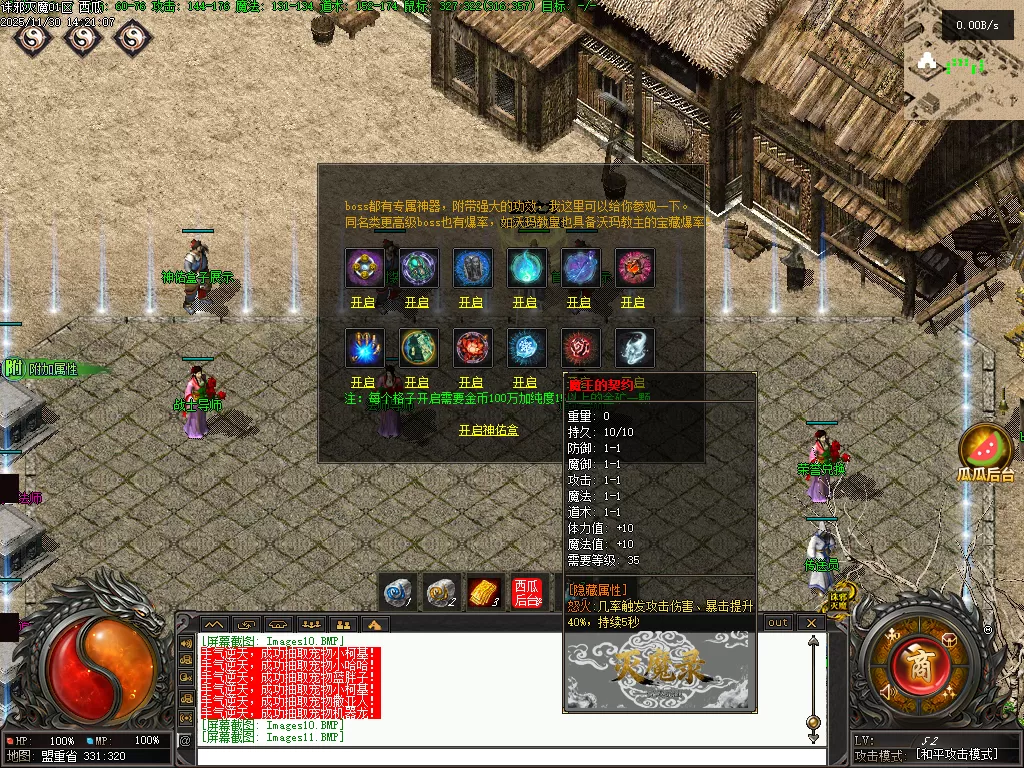The width and height of the screenshot is (1024, 768).
Task: Select the red swirl rune artifact icon
Action: 579,348
